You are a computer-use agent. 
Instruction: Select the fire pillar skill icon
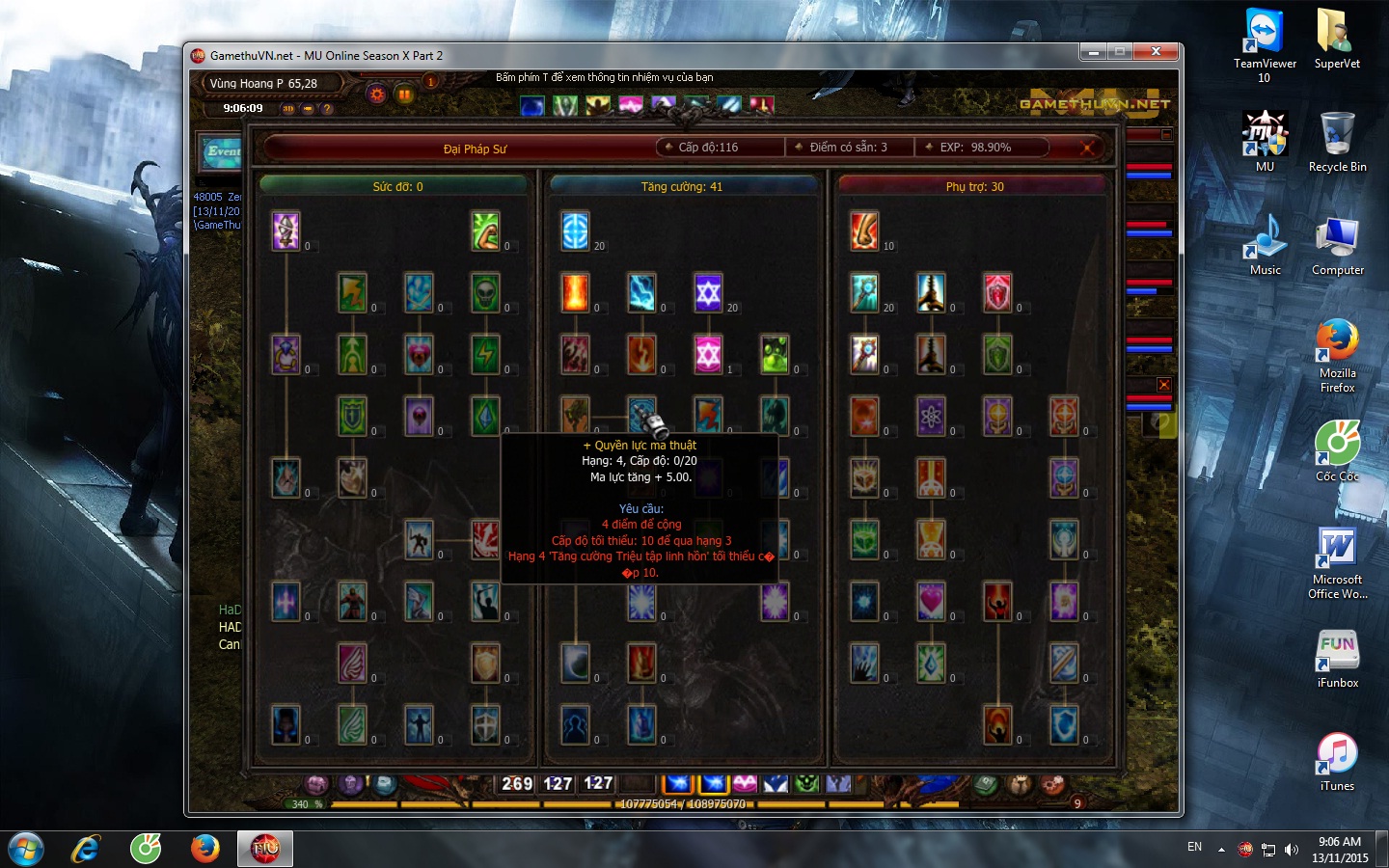pos(575,293)
